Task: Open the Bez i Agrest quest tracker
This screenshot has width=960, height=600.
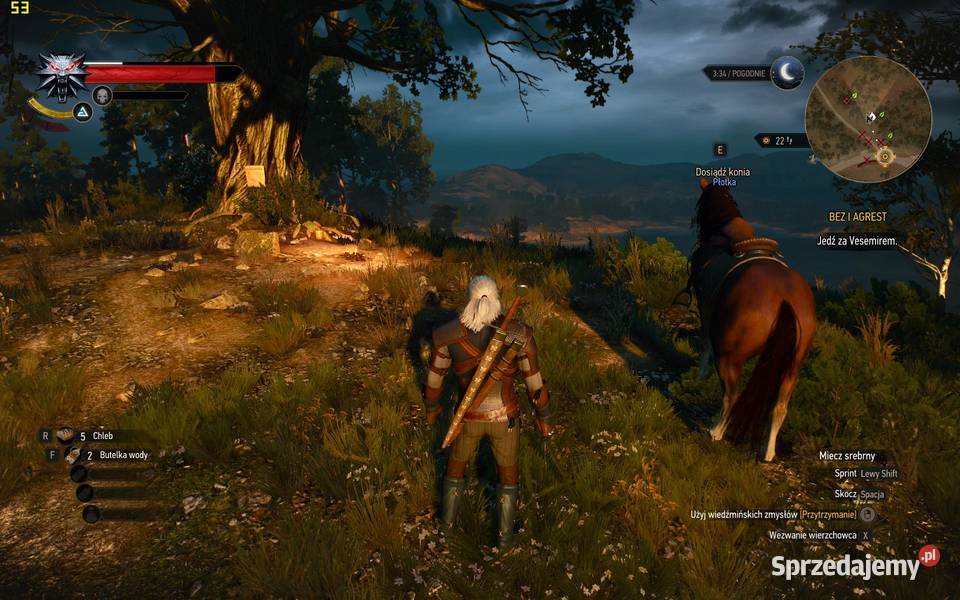Action: coord(857,217)
